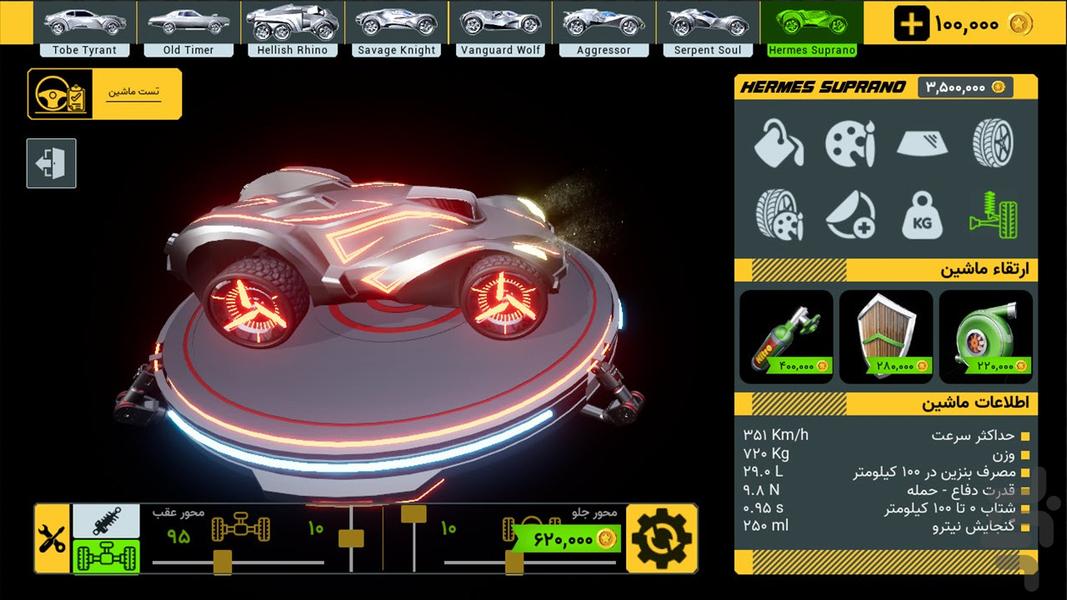
Task: Select the Serpent Soul car
Action: coord(708,26)
